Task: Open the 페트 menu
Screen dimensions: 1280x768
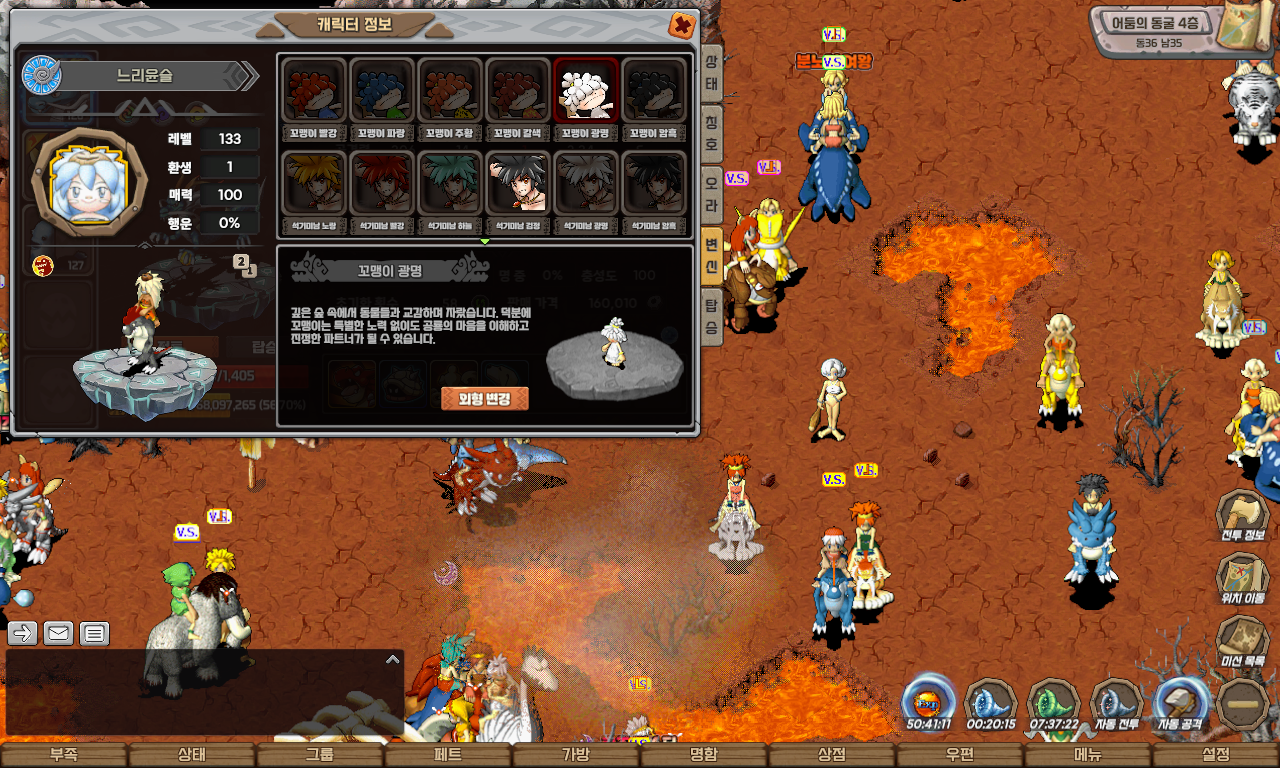Action: coord(448,755)
